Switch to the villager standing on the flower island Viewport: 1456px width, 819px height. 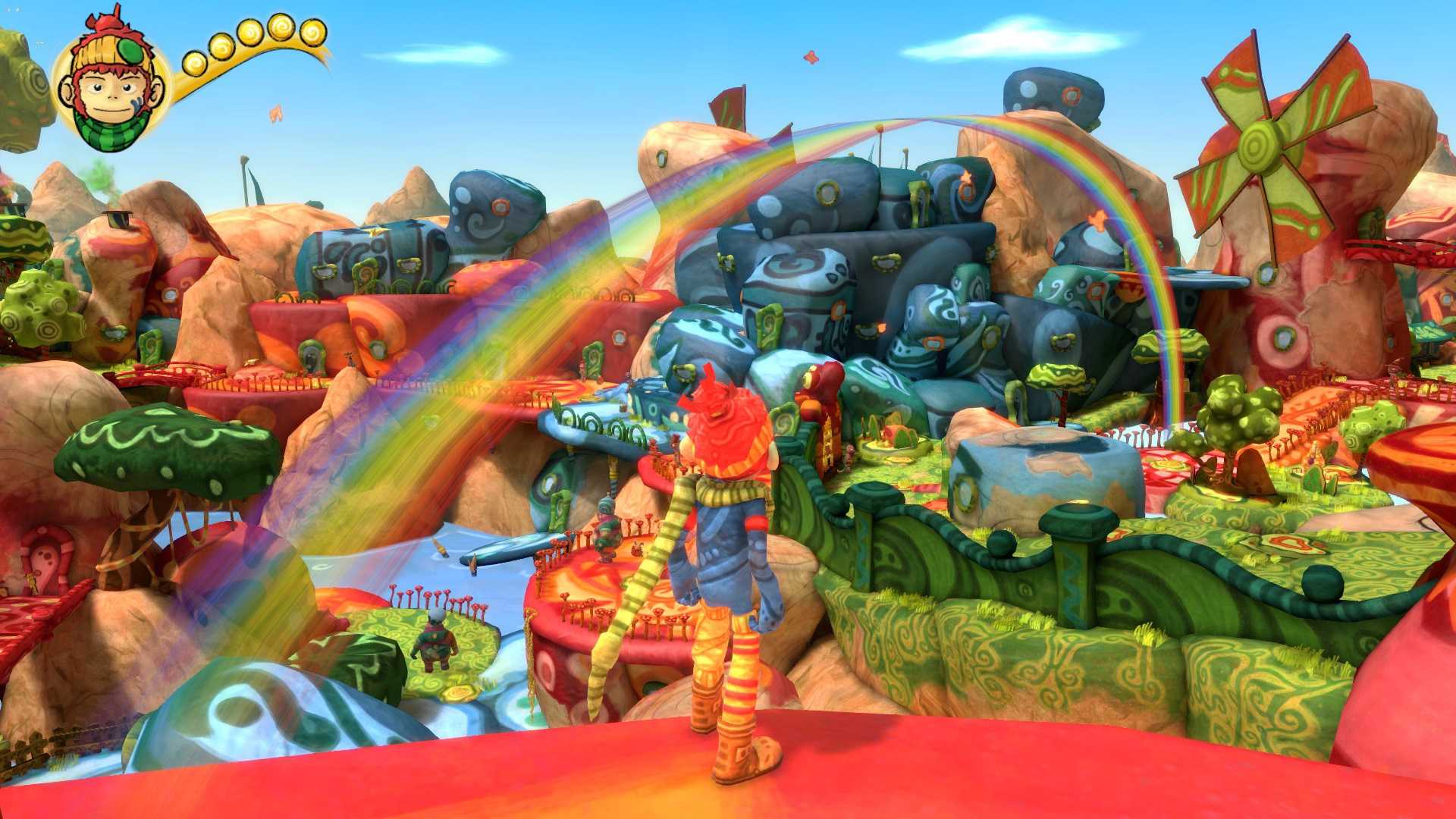point(435,639)
